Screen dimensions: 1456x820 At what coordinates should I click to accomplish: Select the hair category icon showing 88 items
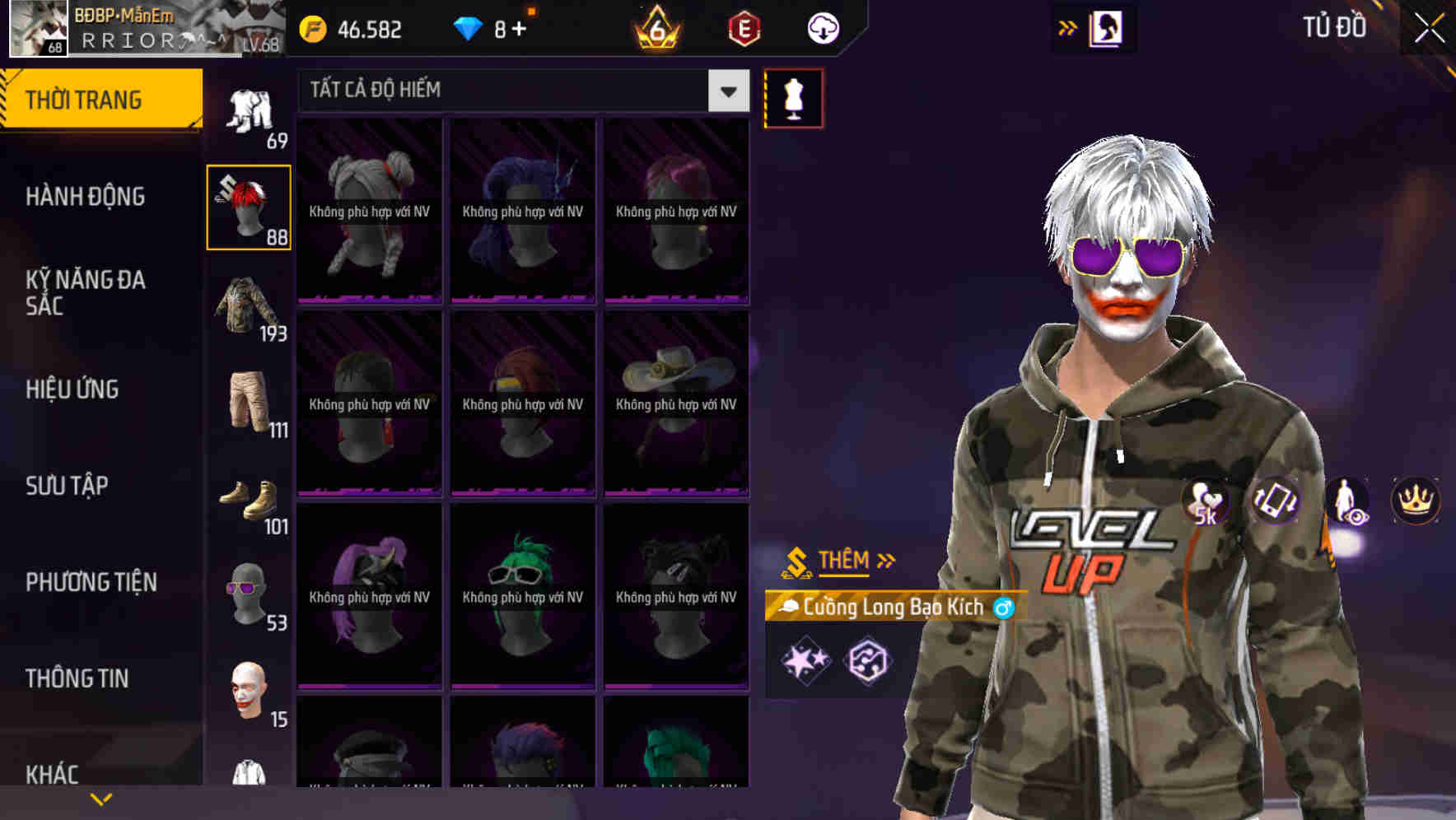pyautogui.click(x=247, y=206)
